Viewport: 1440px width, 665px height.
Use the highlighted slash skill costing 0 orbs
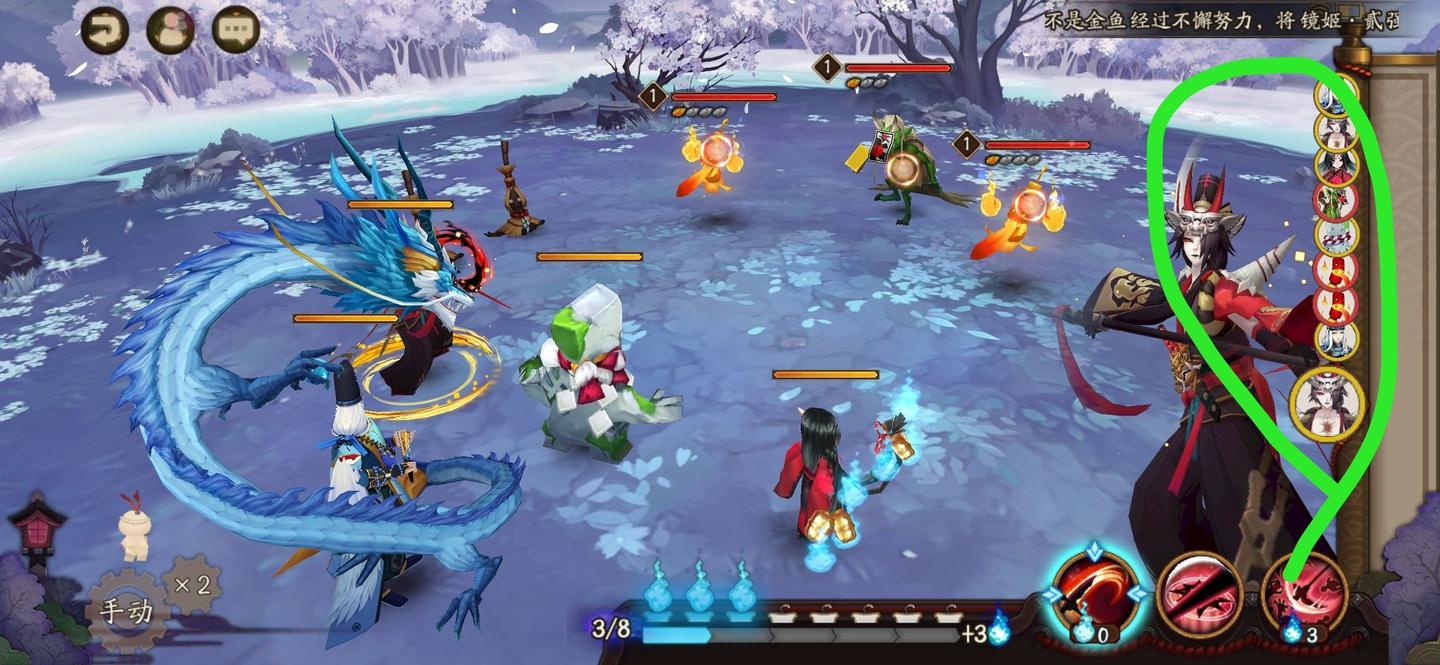1095,591
